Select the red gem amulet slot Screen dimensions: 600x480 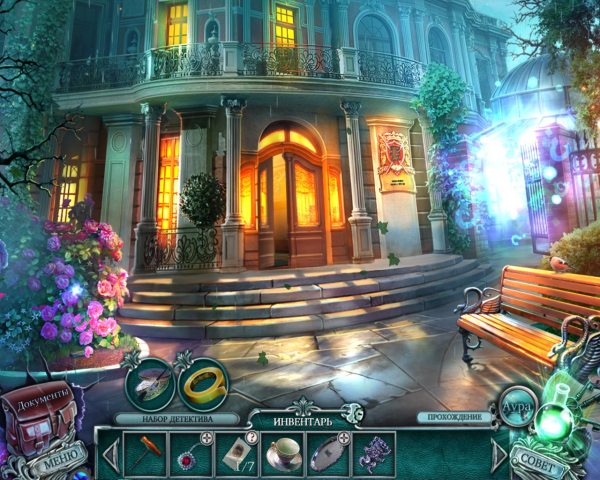pos(190,452)
